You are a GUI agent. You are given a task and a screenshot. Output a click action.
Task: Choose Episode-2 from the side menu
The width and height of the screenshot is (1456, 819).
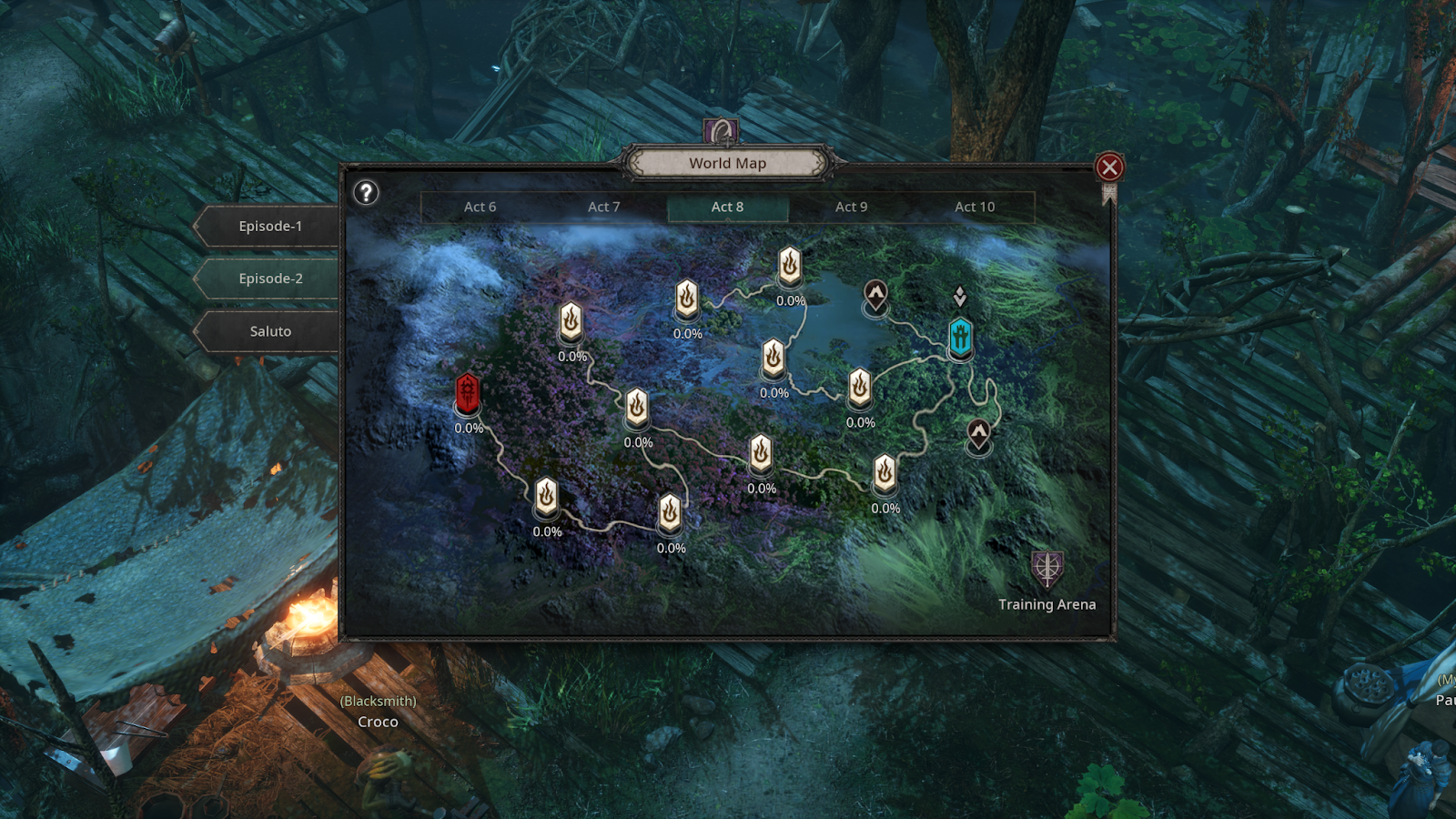[x=269, y=279]
